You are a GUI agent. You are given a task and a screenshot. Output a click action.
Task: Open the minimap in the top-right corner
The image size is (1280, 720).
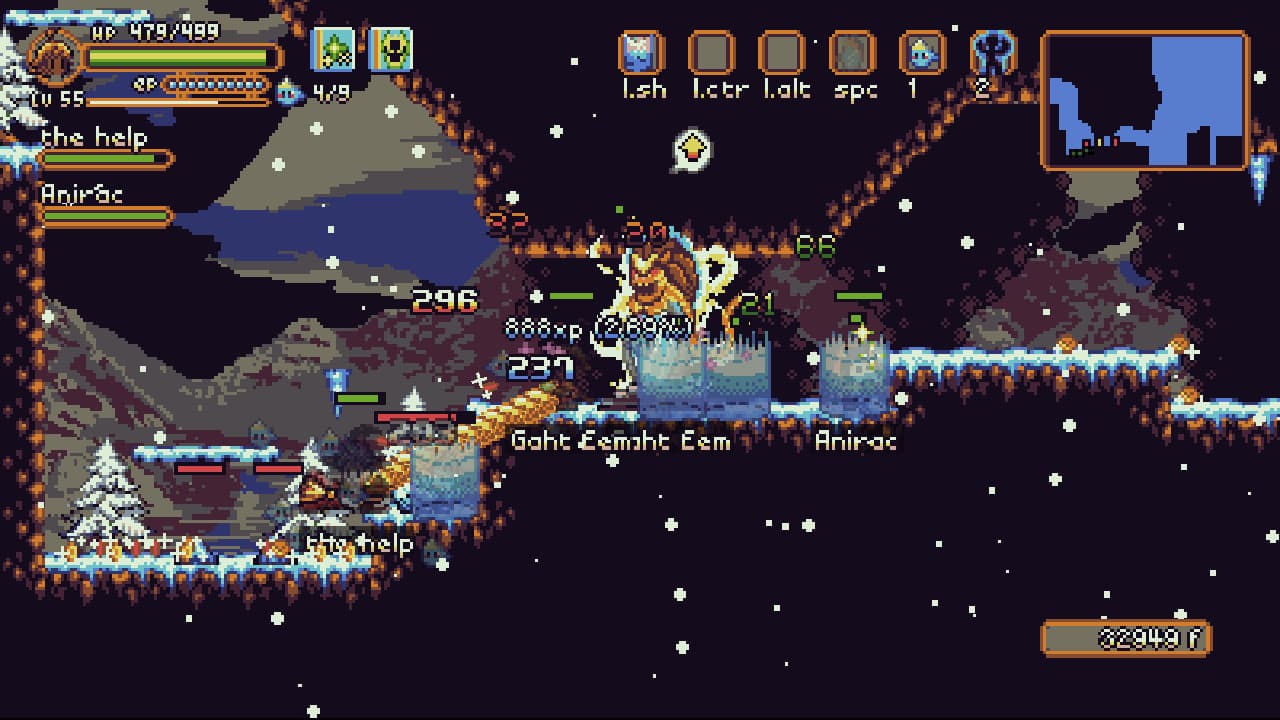[1145, 99]
